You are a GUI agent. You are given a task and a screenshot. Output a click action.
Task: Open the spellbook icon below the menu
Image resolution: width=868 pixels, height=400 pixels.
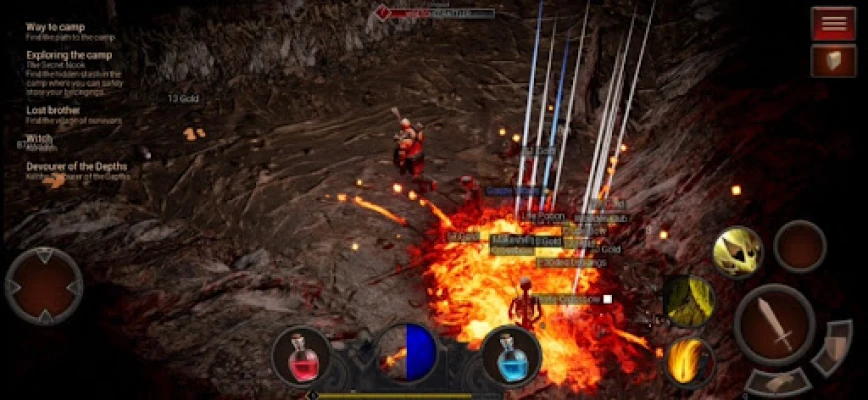tap(832, 61)
